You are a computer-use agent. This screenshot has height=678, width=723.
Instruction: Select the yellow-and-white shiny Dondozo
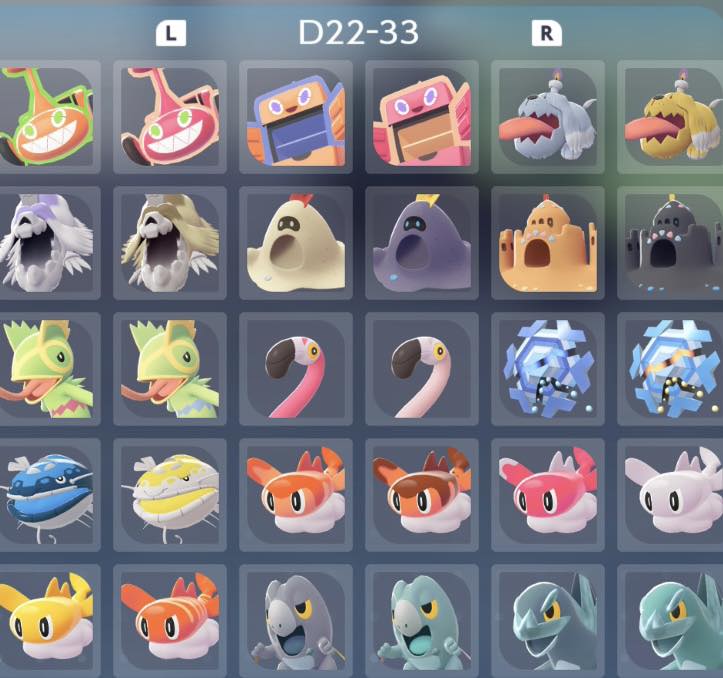coord(170,494)
